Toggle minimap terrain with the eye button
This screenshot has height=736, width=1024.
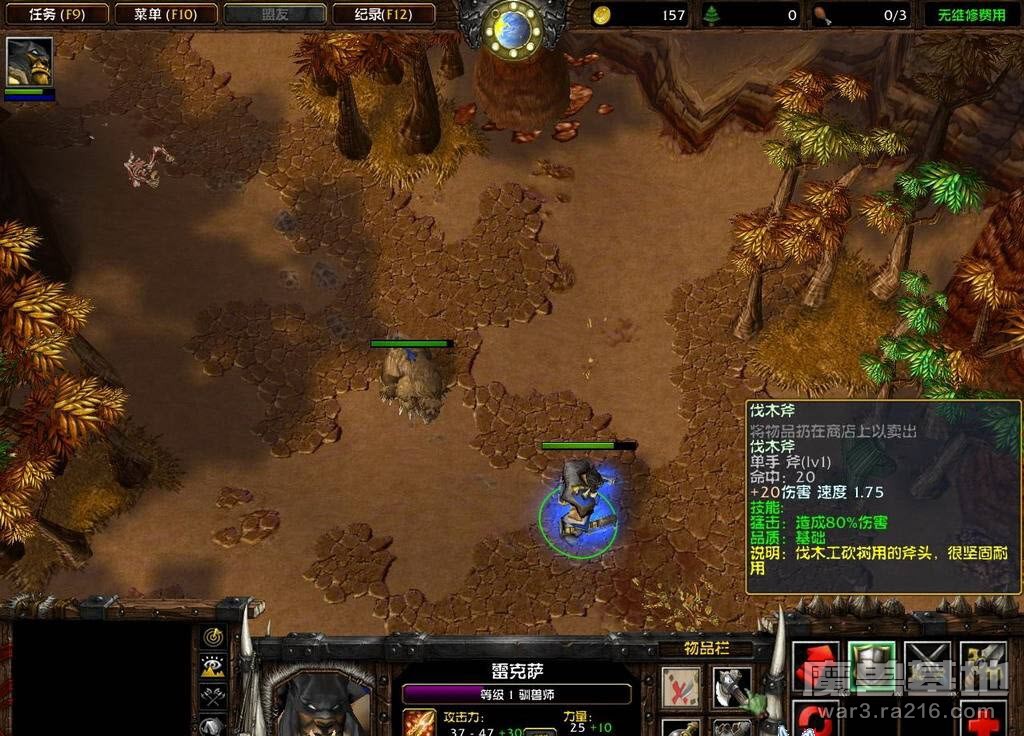(x=212, y=666)
